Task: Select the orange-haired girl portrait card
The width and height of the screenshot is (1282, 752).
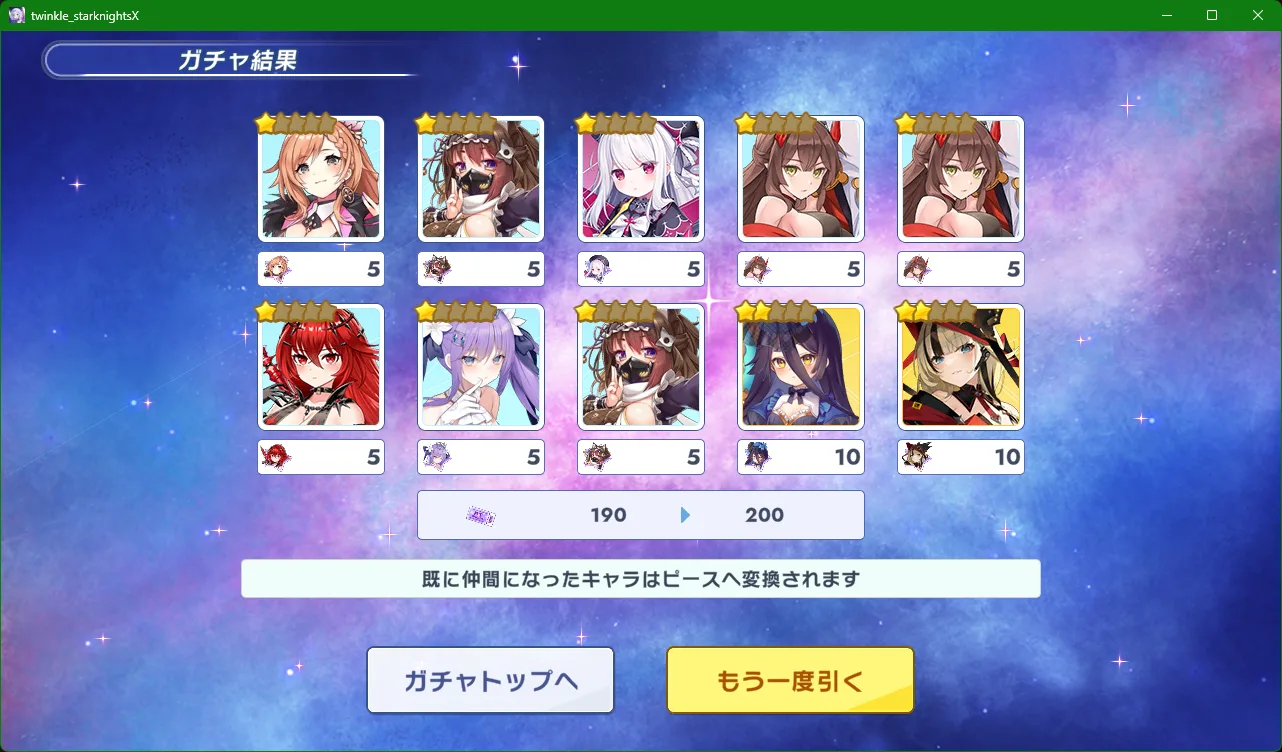Action: 321,179
